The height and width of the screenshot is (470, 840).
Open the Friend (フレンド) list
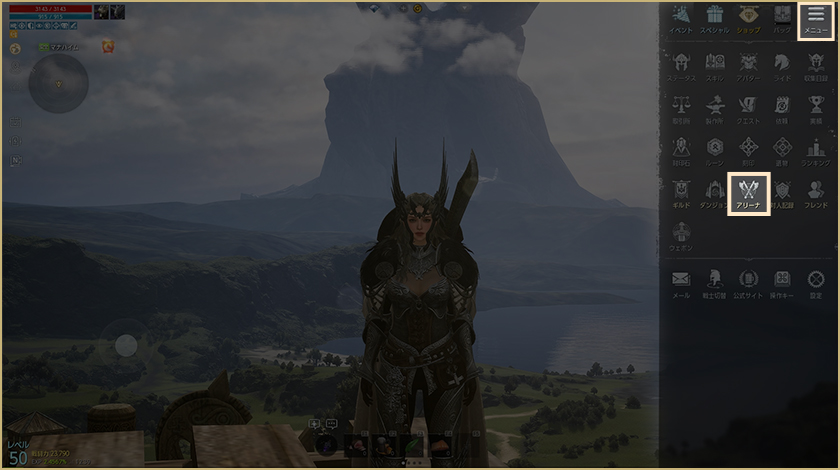click(x=815, y=191)
